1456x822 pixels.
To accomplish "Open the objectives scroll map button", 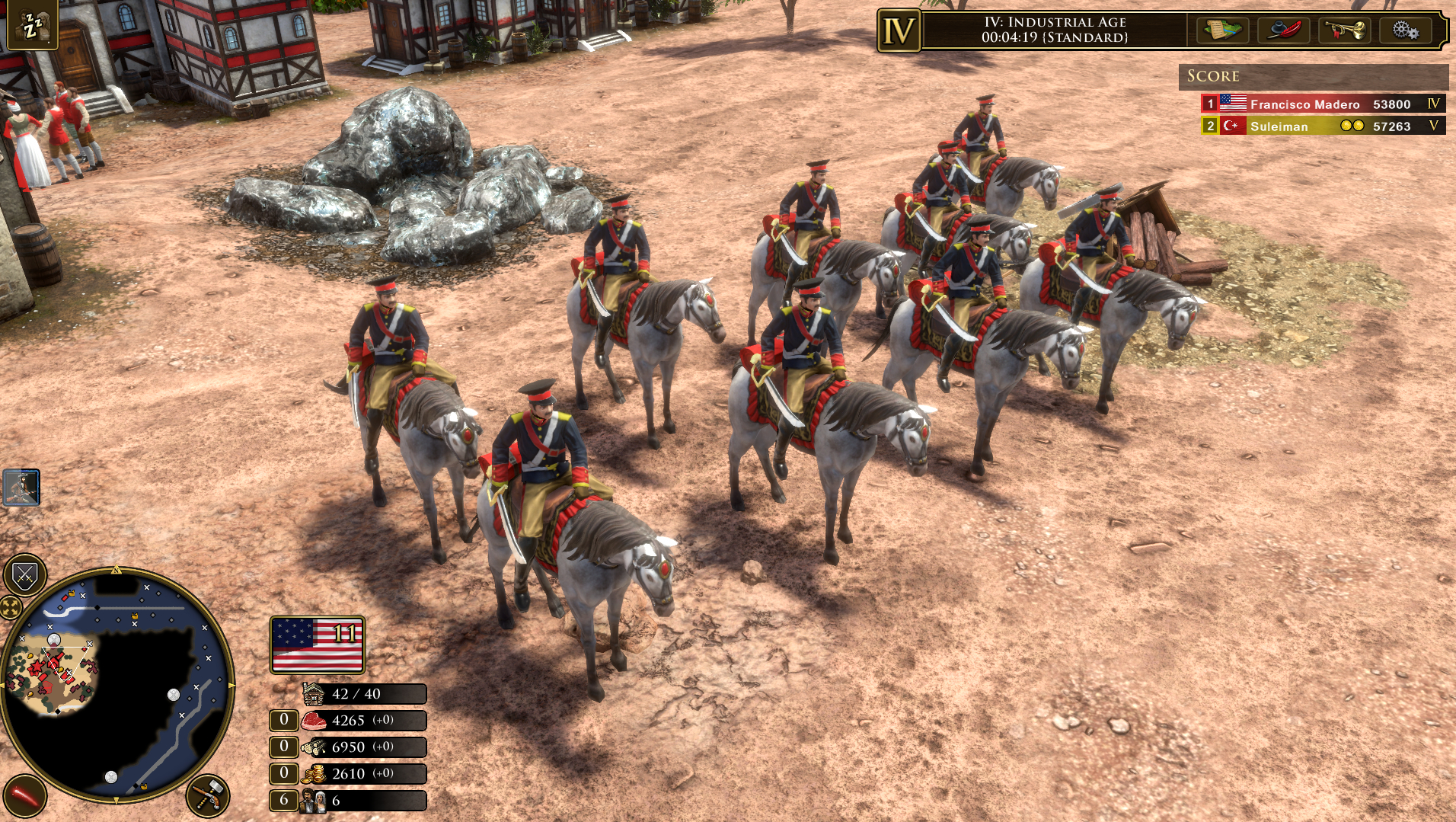I will coord(1222,30).
